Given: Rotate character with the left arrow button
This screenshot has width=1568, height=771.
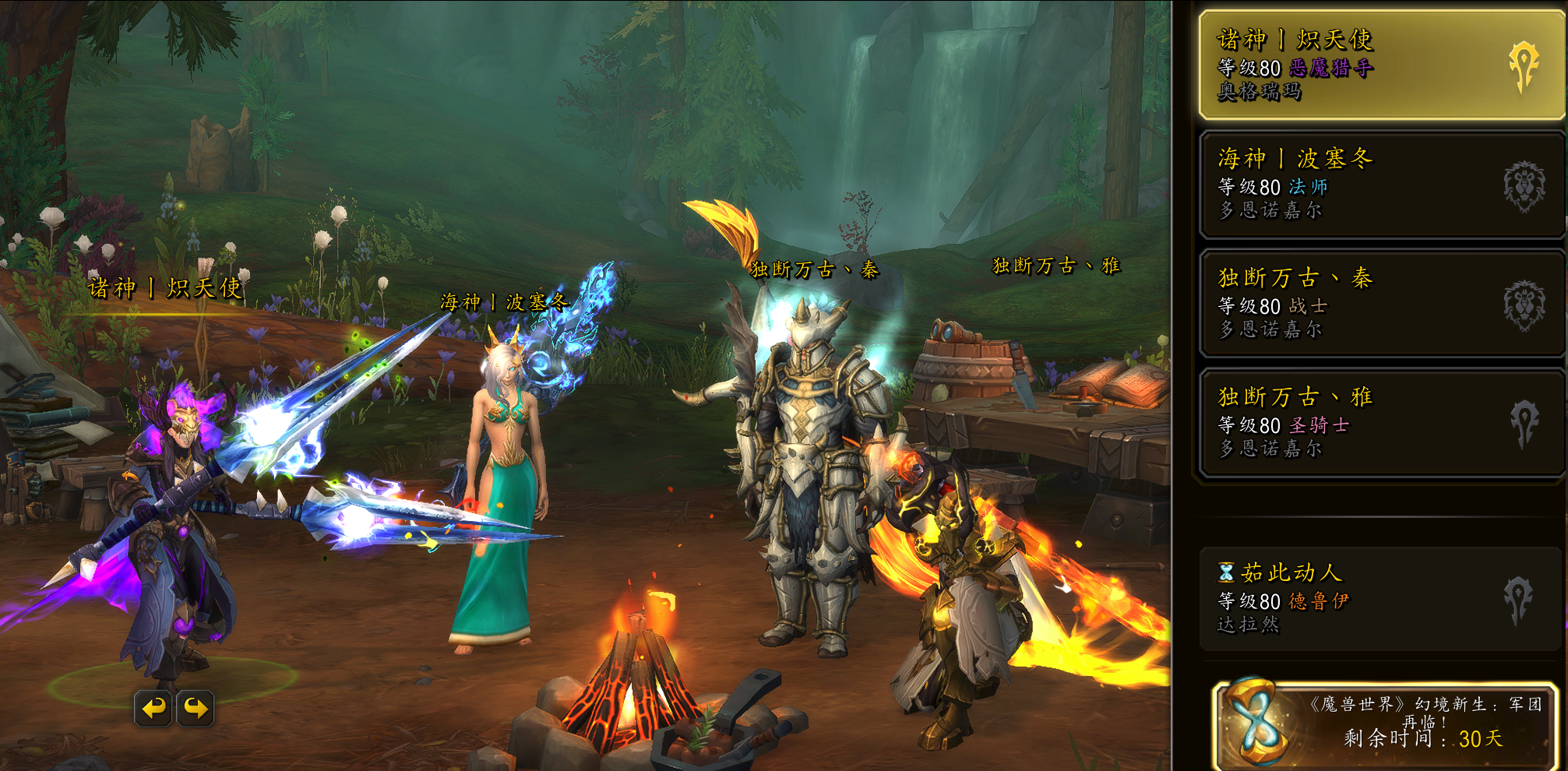Looking at the screenshot, I should coord(153,708).
